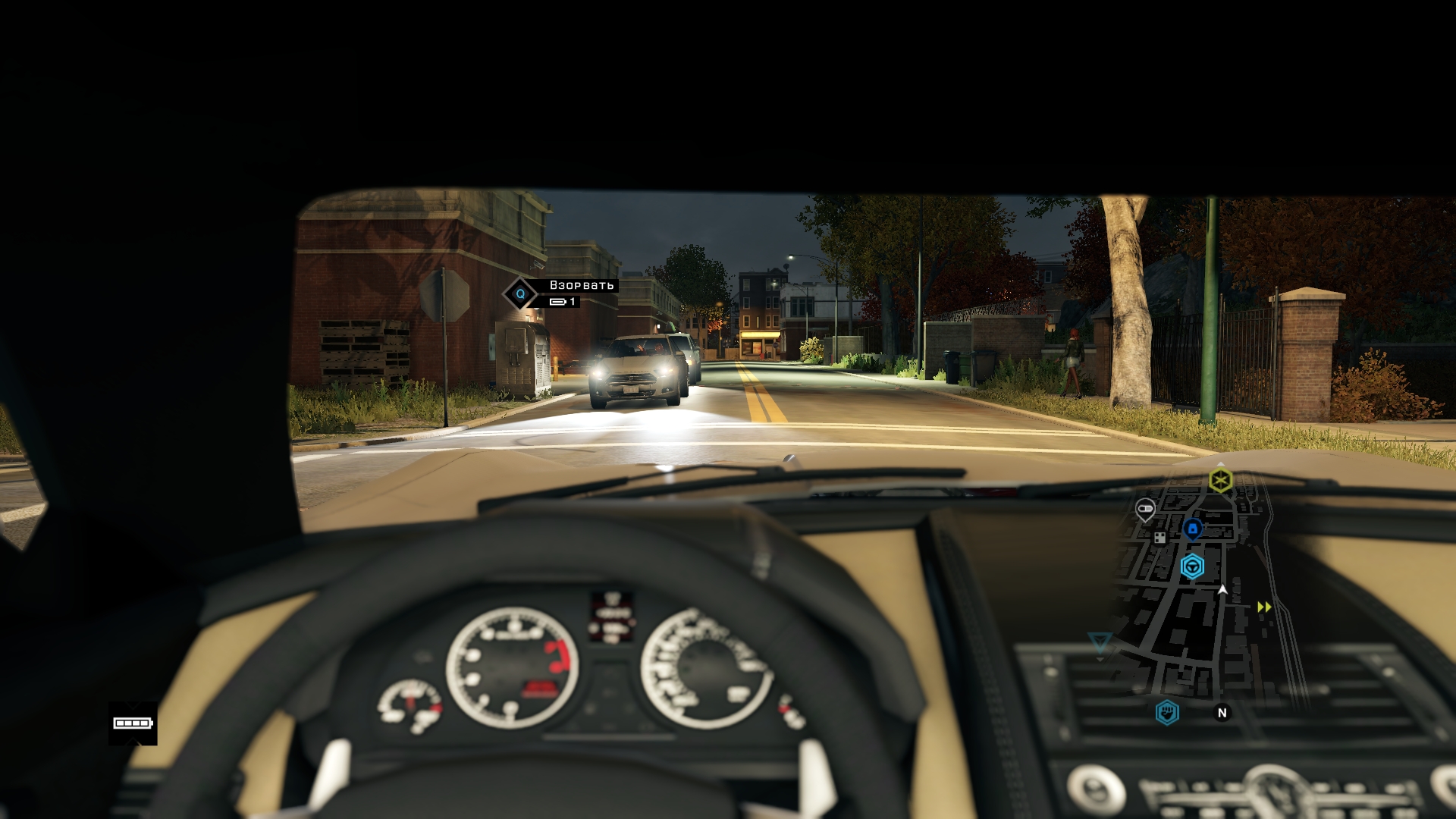This screenshot has height=819, width=1456.
Task: Select the yellow double-arrow minimap marker
Action: [x=1264, y=607]
